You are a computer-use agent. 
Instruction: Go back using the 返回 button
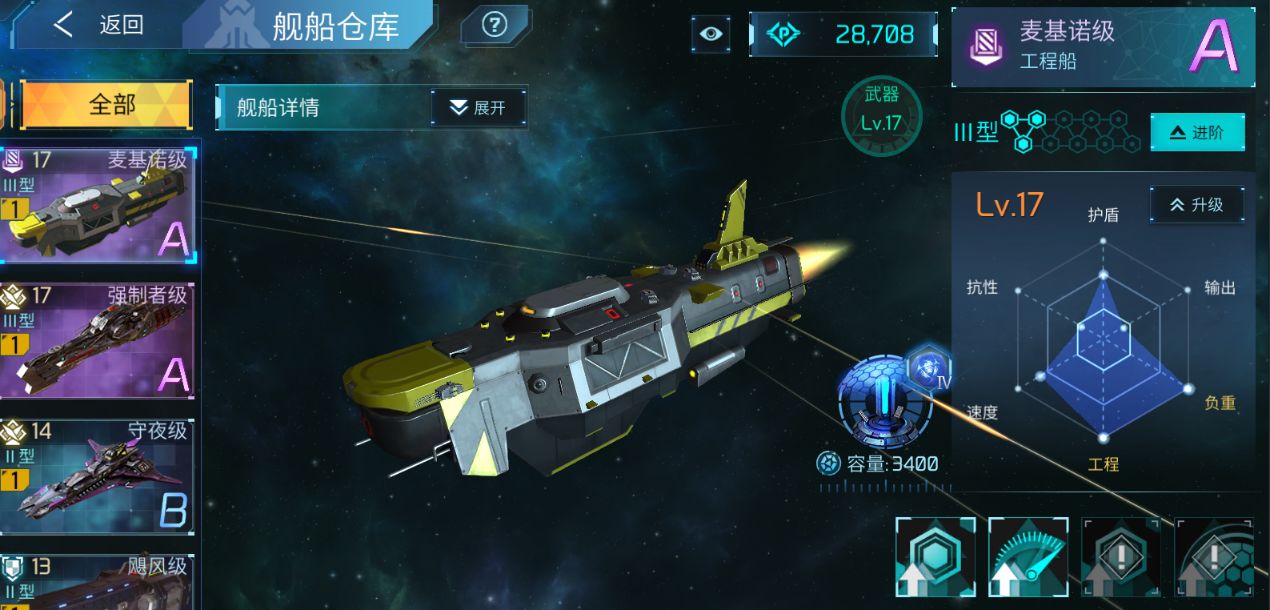point(98,25)
